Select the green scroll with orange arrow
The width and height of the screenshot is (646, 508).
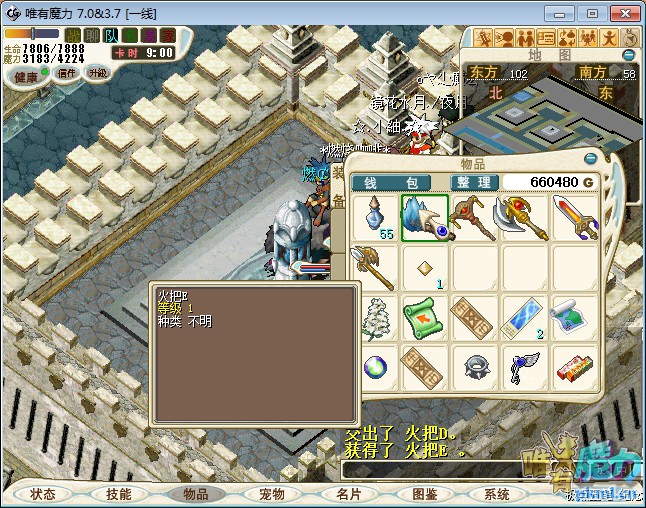(425, 317)
